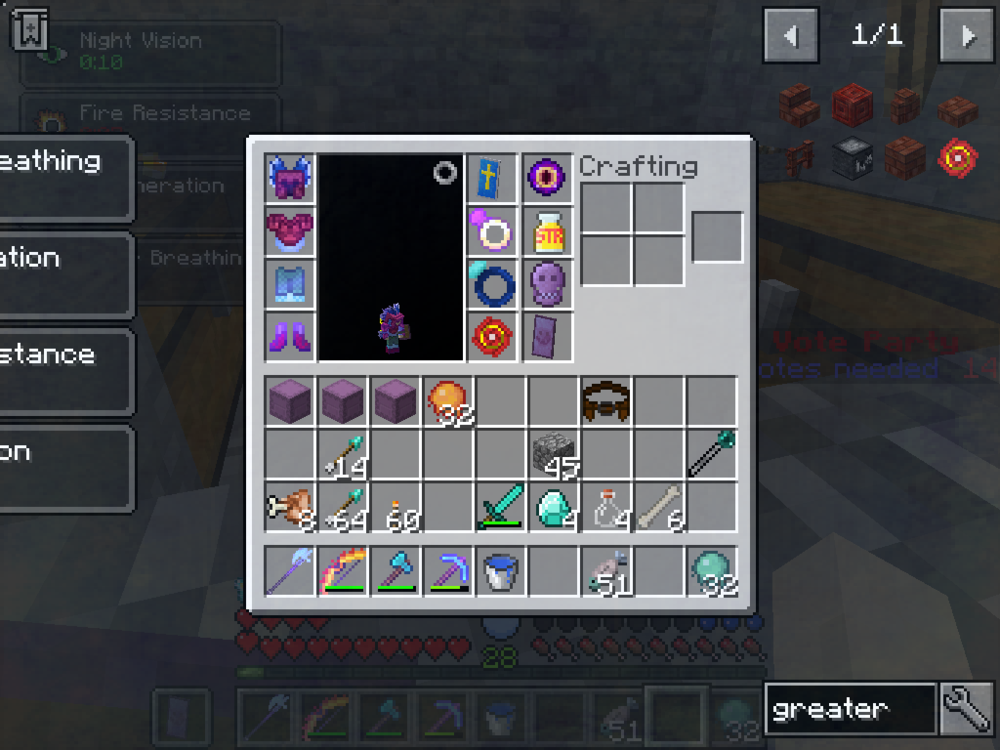Choose the nether brick fence in item list
Screen dimensions: 1000x750
pyautogui.click(x=799, y=157)
